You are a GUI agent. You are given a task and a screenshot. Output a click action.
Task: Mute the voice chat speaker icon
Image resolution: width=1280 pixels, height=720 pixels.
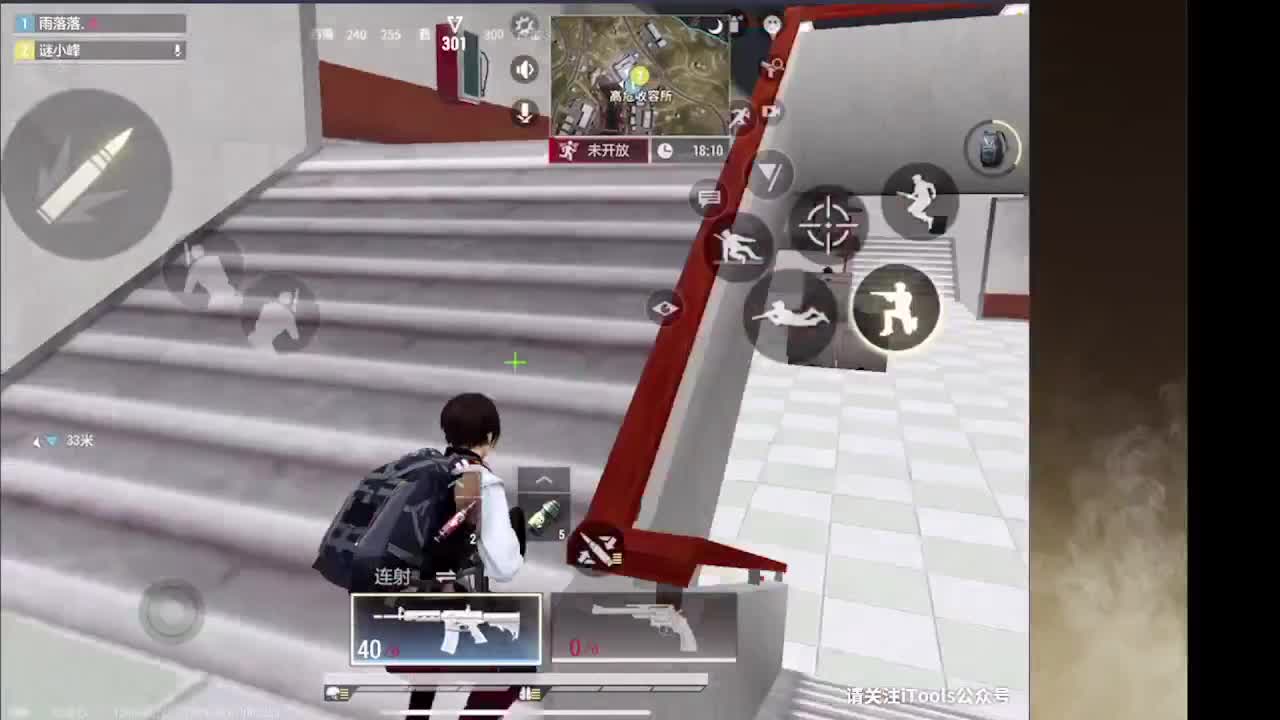(x=522, y=70)
